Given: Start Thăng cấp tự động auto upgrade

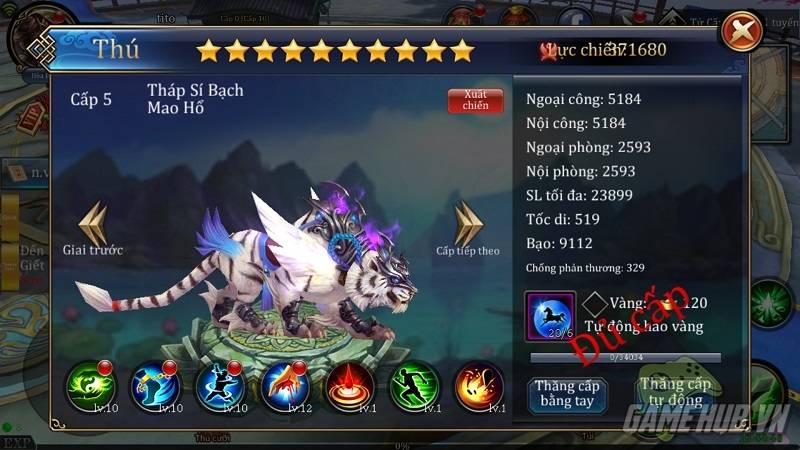Looking at the screenshot, I should tap(676, 392).
